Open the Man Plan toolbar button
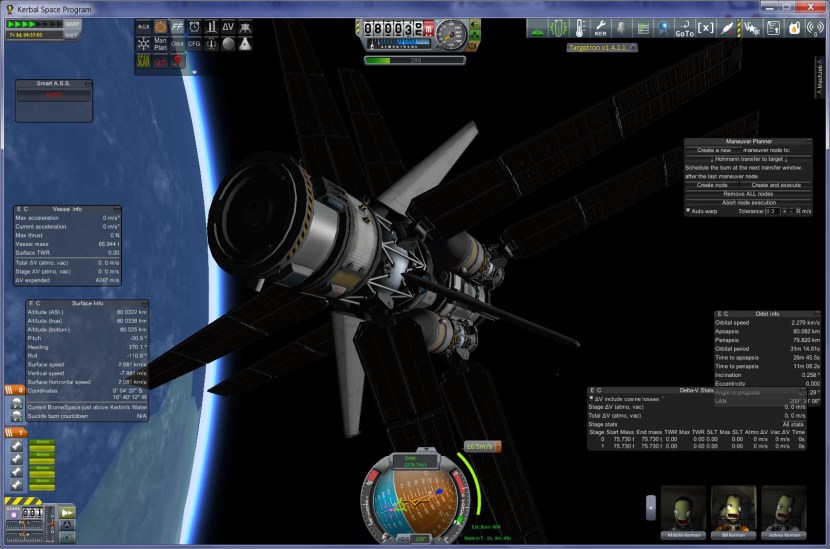The height and width of the screenshot is (549, 830). point(160,44)
